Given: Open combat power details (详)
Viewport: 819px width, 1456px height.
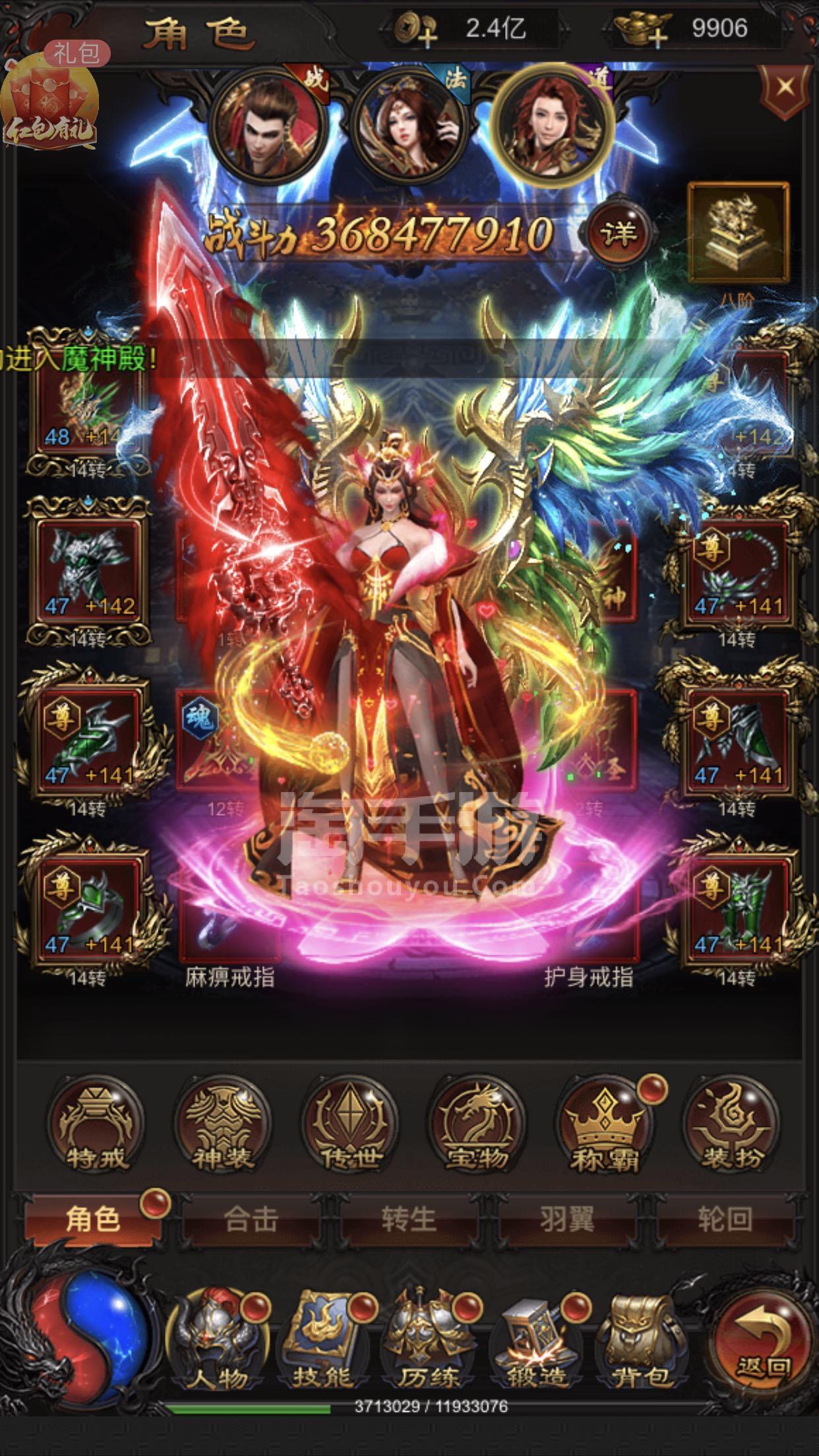Looking at the screenshot, I should click(x=617, y=233).
